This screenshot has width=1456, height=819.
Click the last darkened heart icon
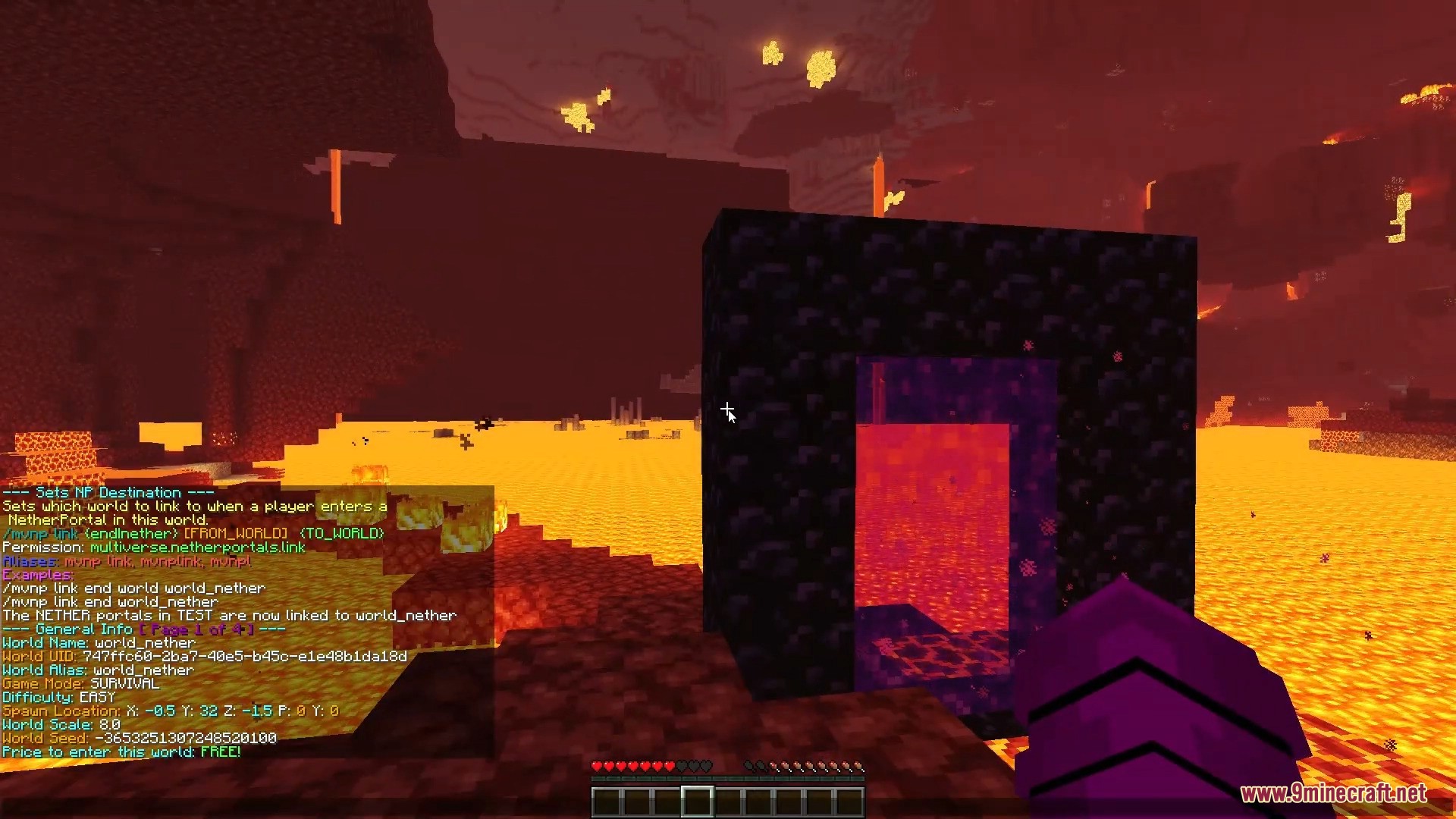(x=706, y=766)
